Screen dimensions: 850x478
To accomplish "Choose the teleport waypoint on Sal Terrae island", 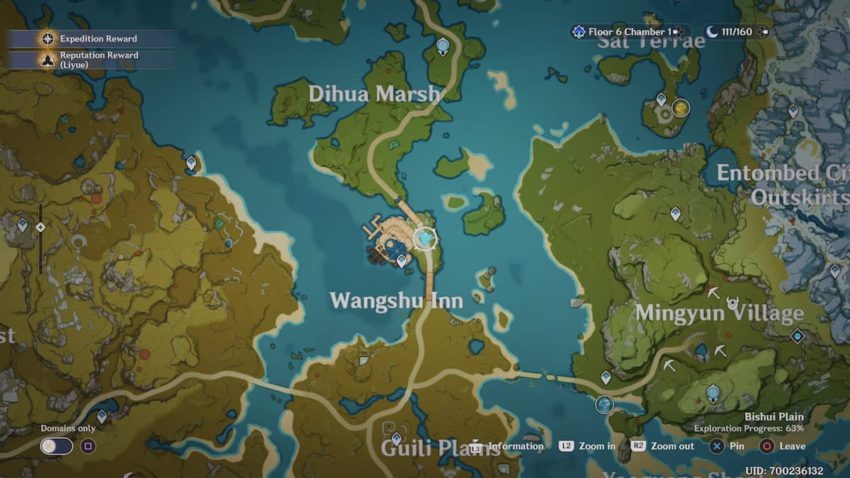I will [660, 99].
